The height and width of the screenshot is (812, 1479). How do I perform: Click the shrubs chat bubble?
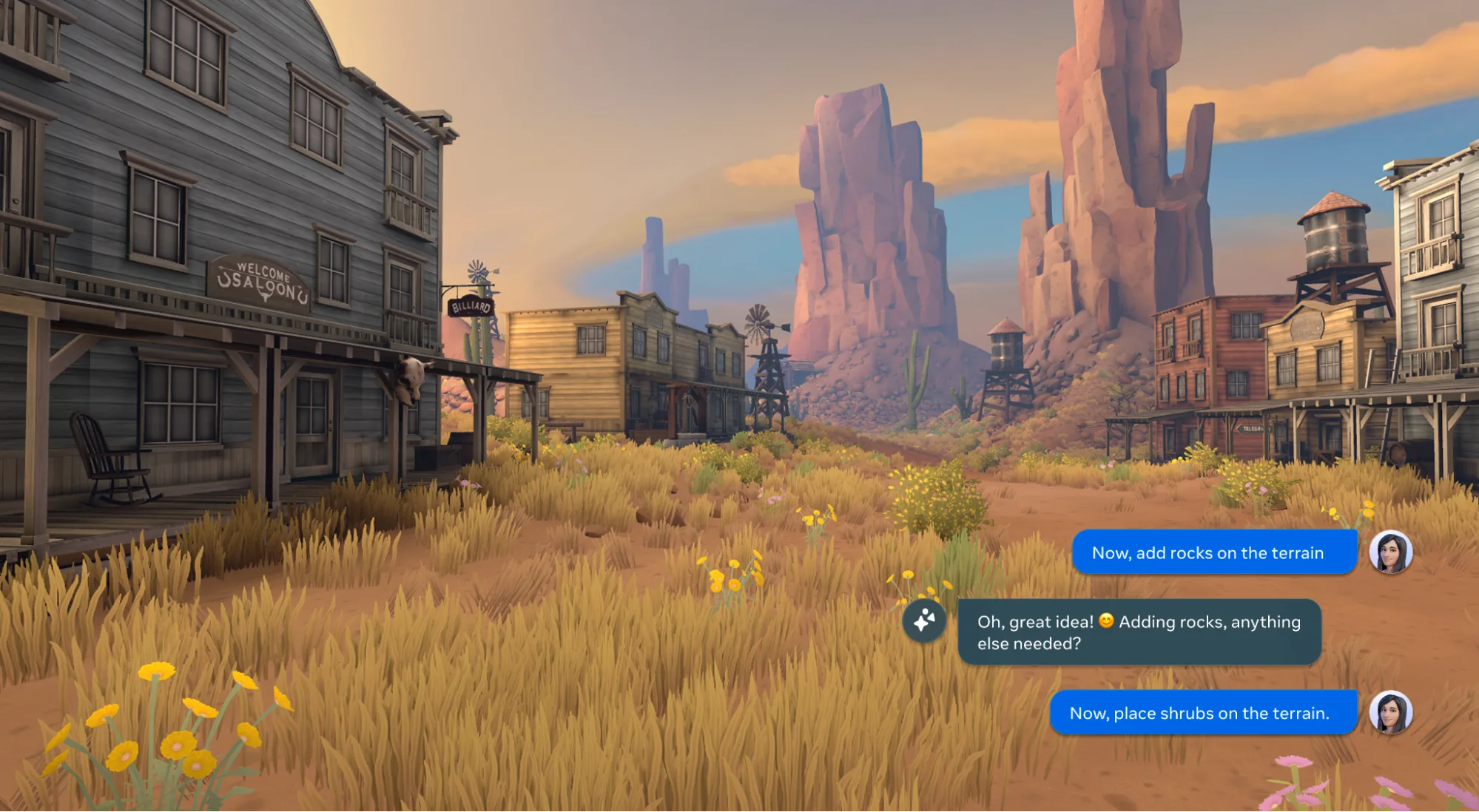tap(1202, 712)
